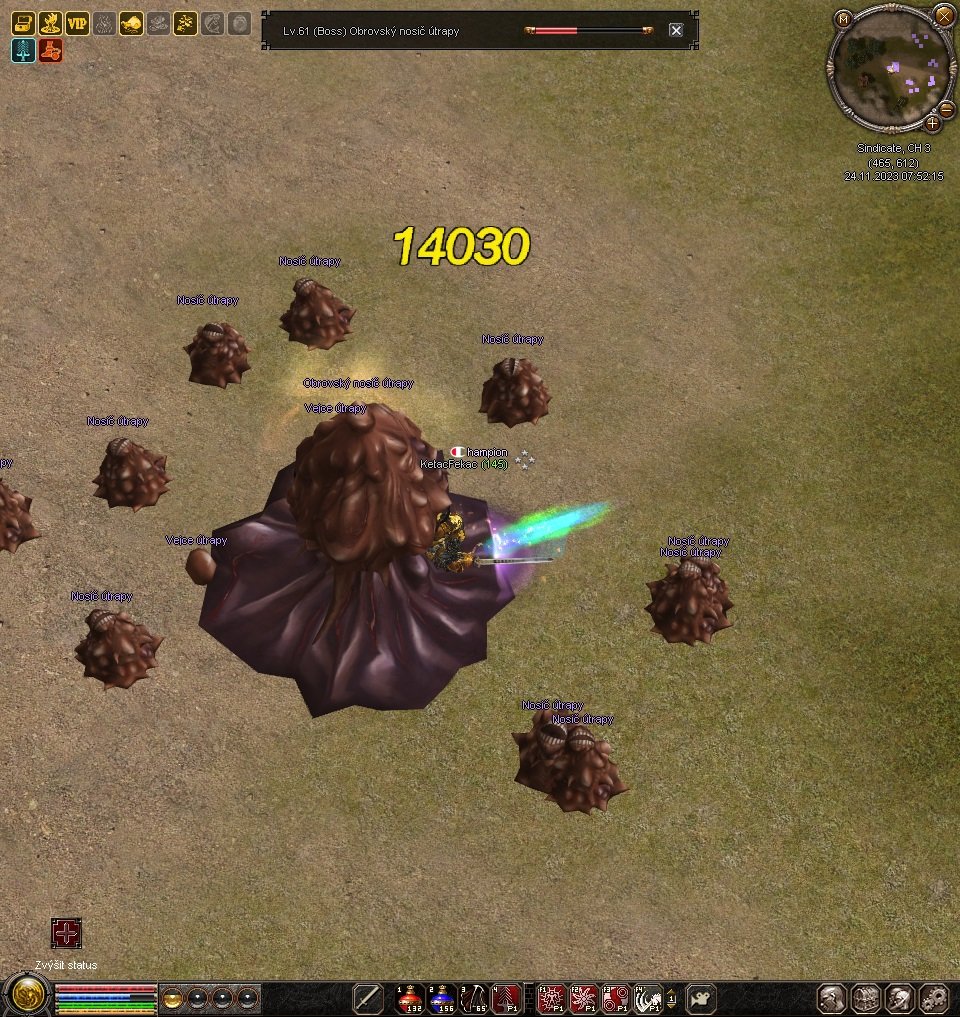Close the boss target health bar
Screen dimensions: 960x1017
[x=676, y=30]
